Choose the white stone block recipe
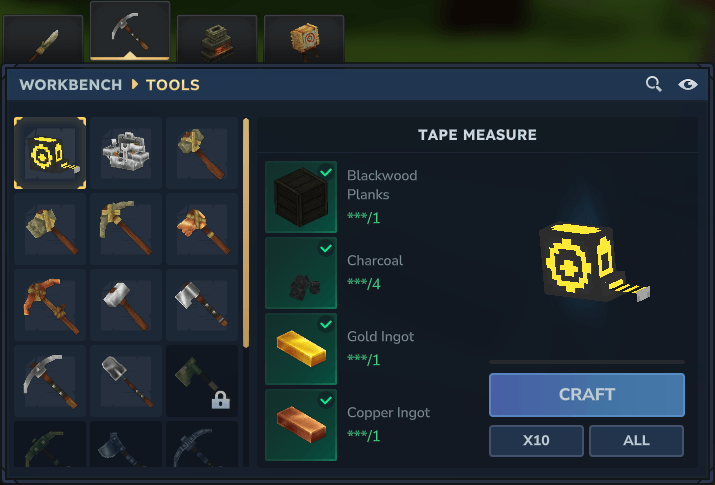 pos(126,153)
